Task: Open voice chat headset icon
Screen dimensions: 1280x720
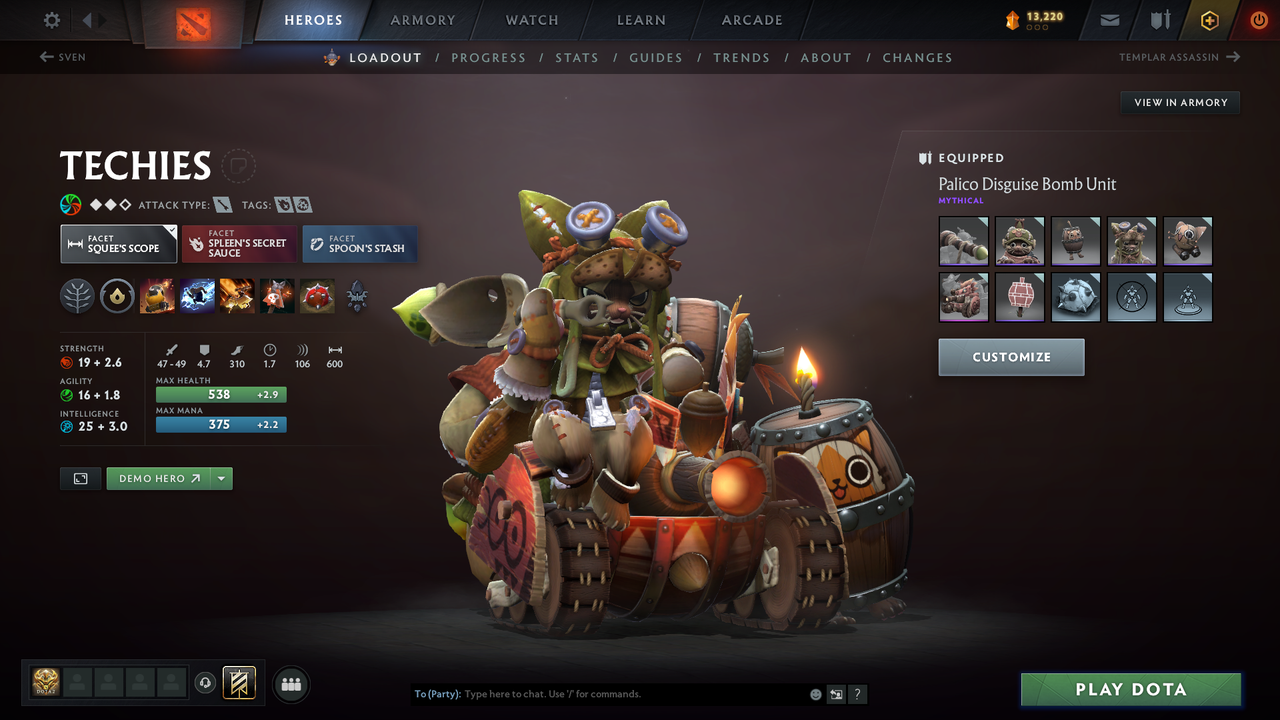Action: point(206,683)
